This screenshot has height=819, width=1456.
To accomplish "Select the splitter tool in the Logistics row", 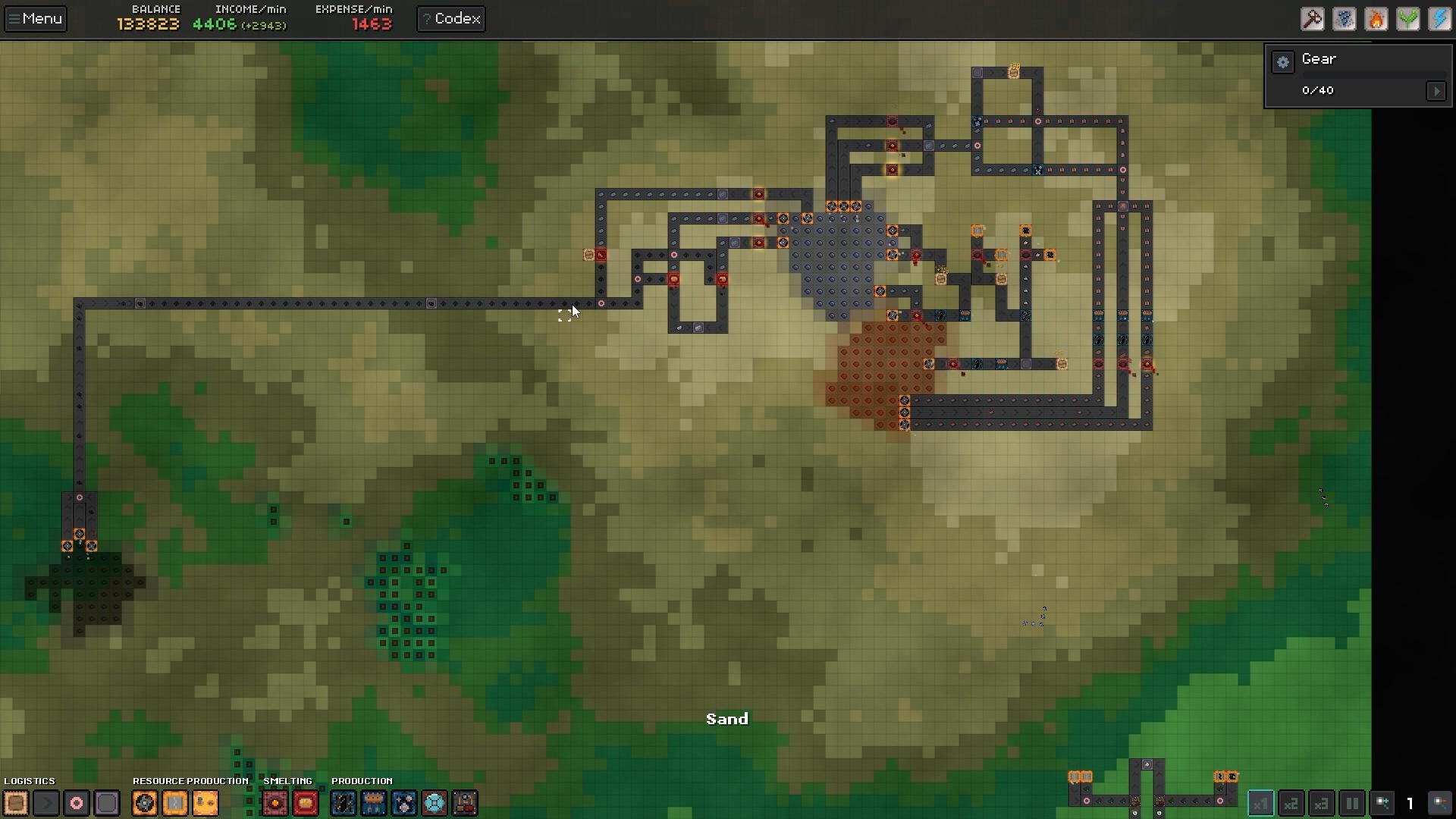I will (76, 803).
